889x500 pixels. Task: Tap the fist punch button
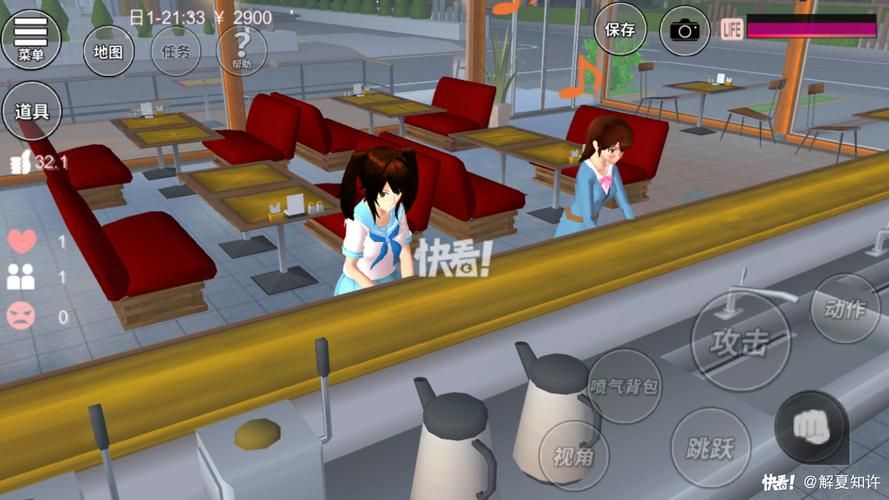tap(809, 427)
